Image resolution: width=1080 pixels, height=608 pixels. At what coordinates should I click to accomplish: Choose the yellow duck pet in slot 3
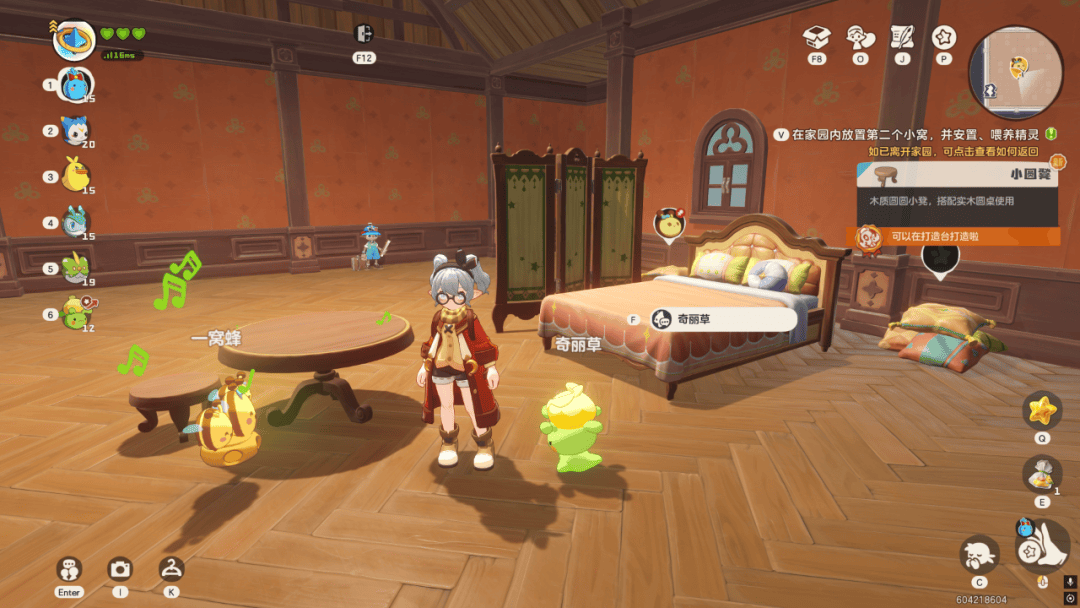click(75, 176)
